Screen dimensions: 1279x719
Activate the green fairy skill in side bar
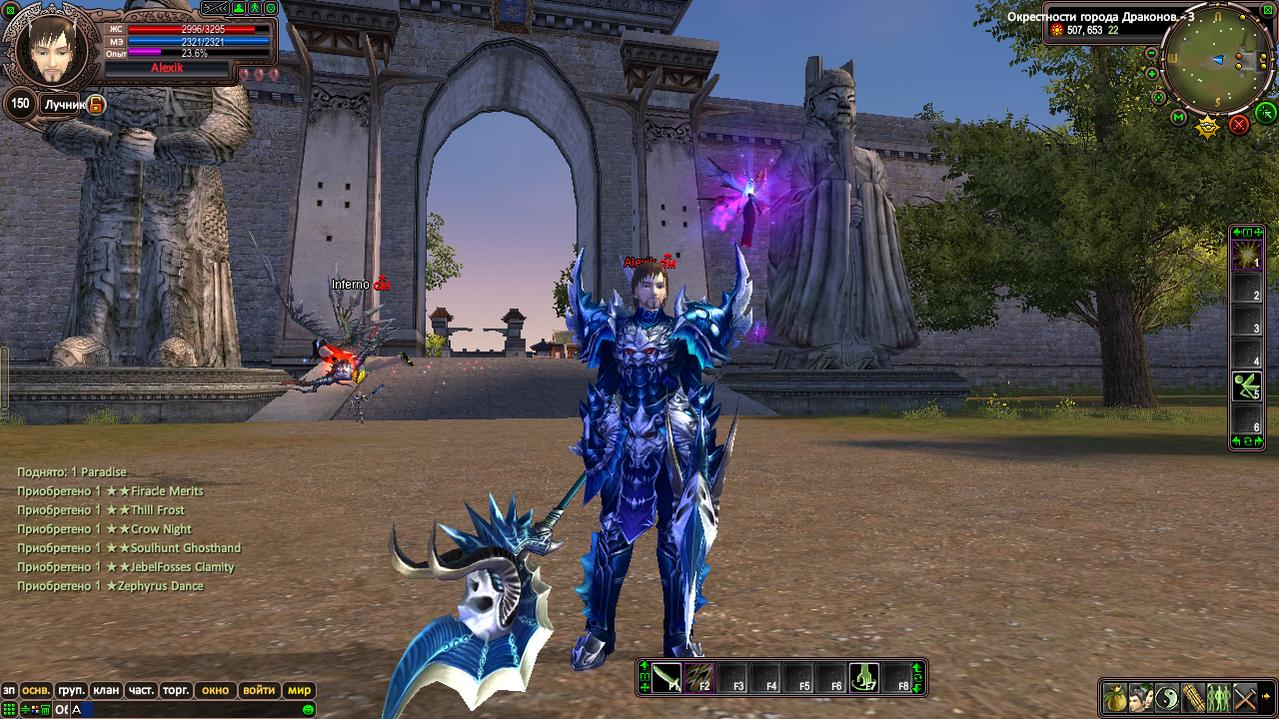coord(1246,384)
